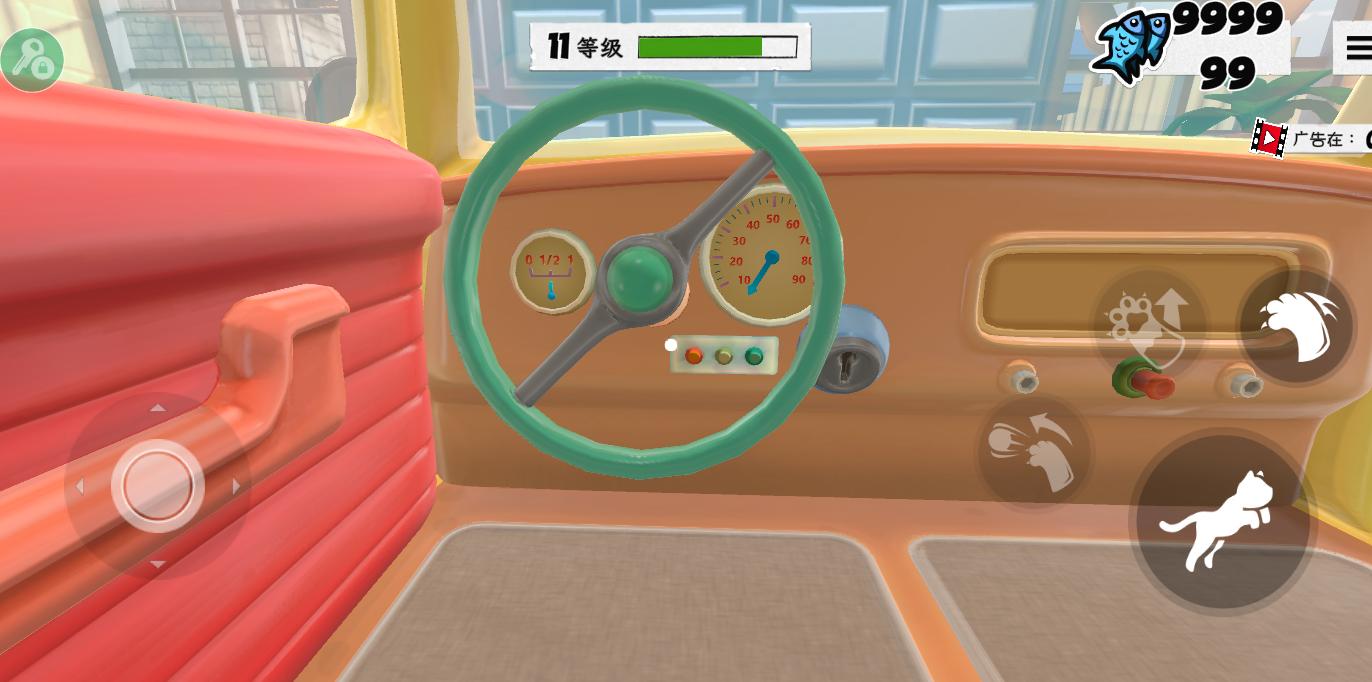
Task: Tap the blue fish currency icon
Action: click(1133, 46)
